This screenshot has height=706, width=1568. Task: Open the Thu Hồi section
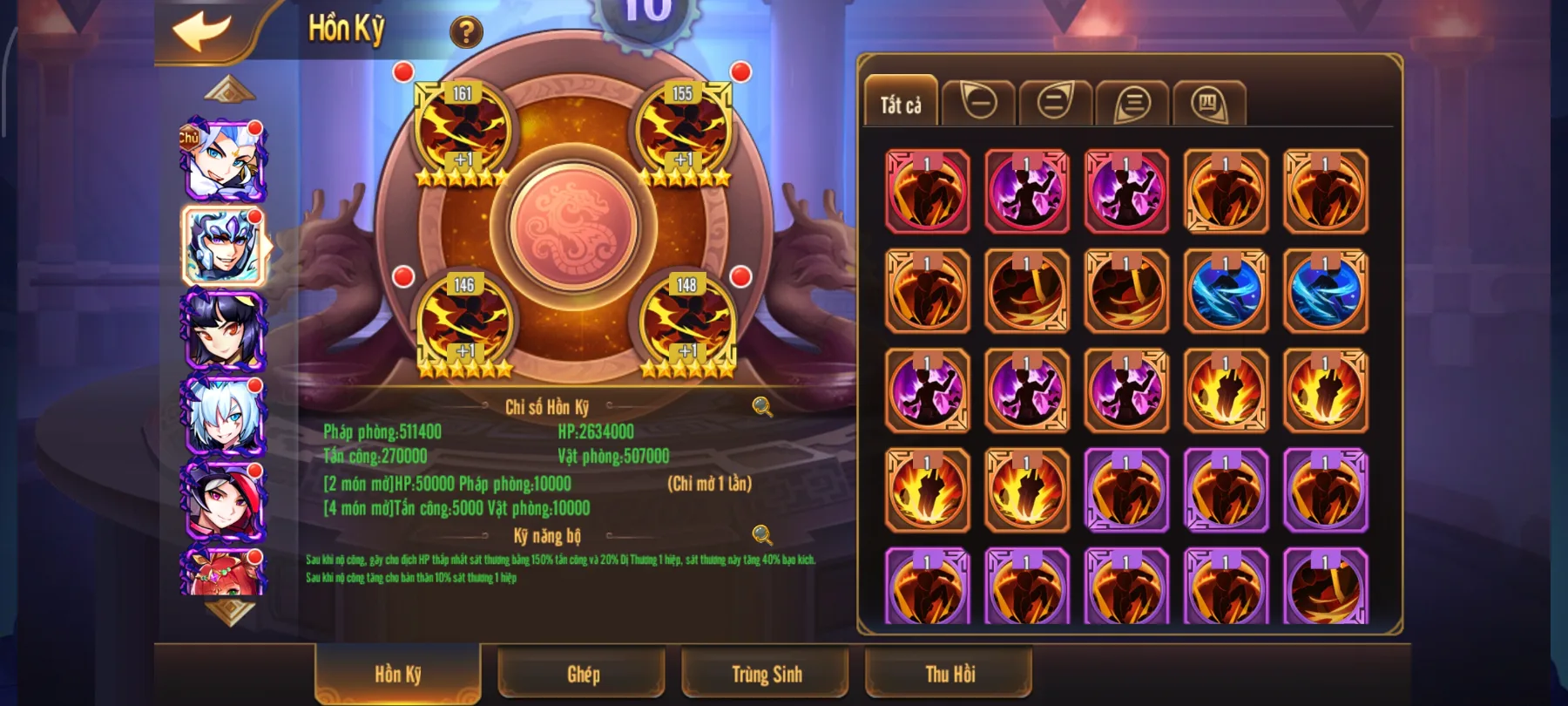point(948,673)
